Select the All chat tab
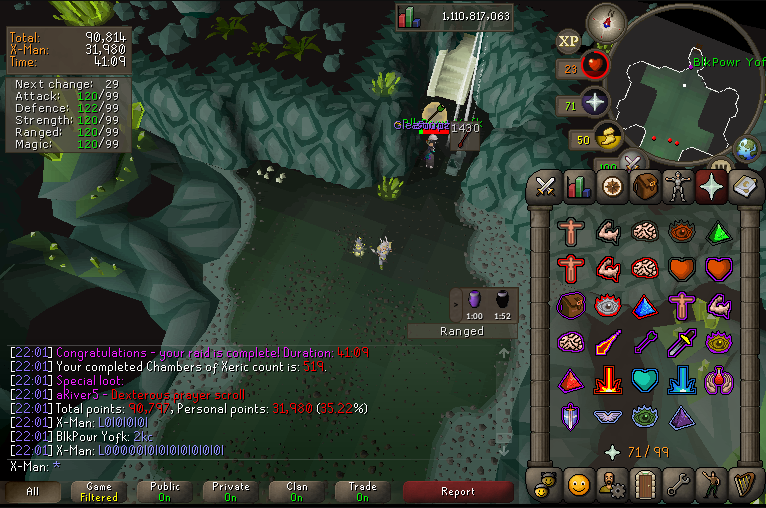766x508 pixels. coord(33,491)
